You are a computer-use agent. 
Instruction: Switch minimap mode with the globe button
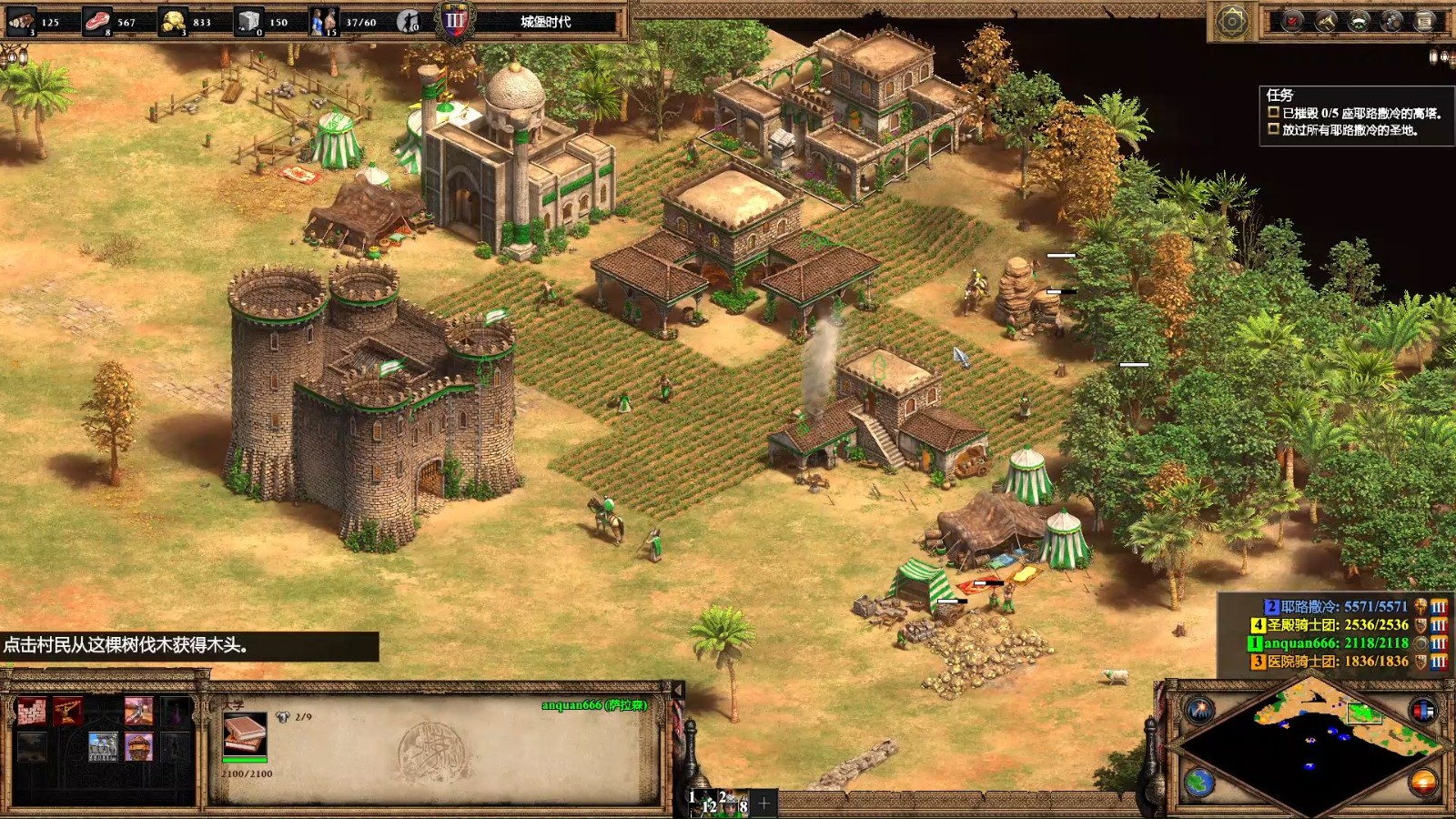coord(1199,782)
